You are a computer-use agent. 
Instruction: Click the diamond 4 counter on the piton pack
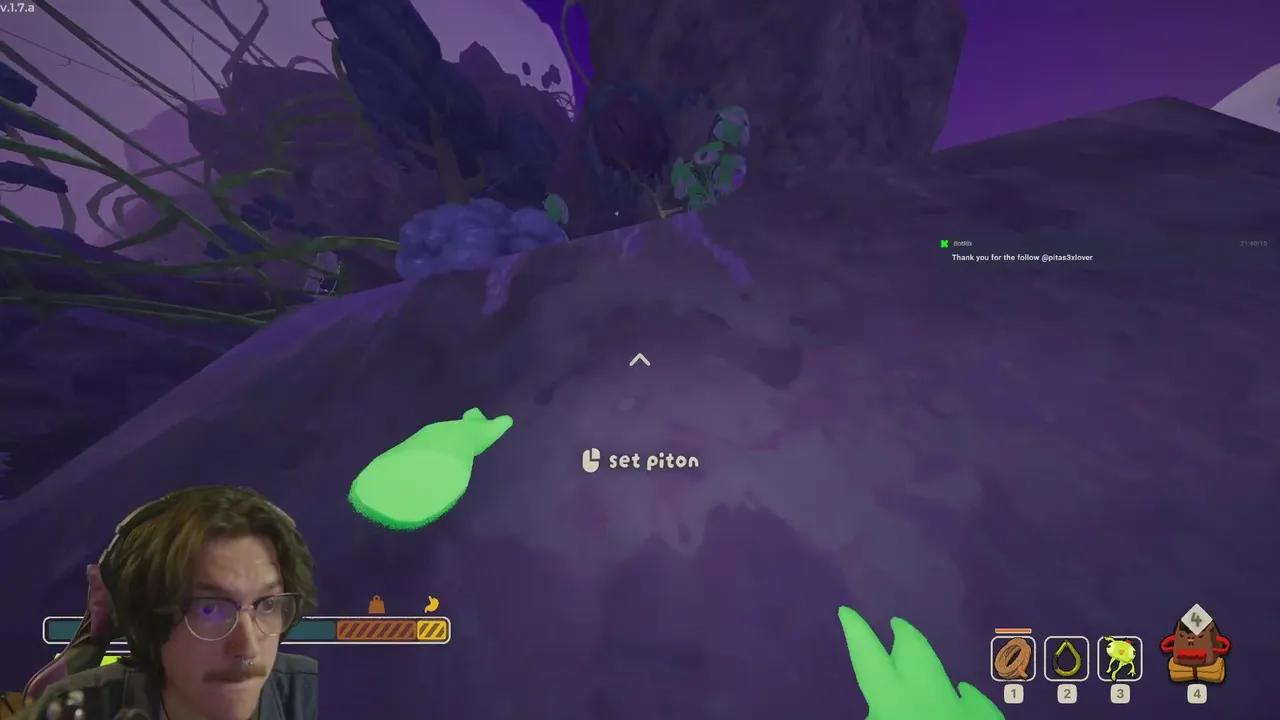coord(1196,620)
